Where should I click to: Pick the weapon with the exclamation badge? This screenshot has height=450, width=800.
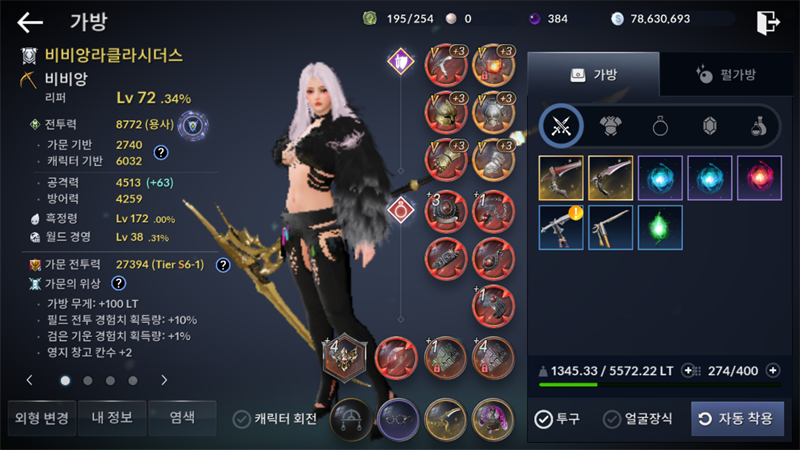coord(561,227)
